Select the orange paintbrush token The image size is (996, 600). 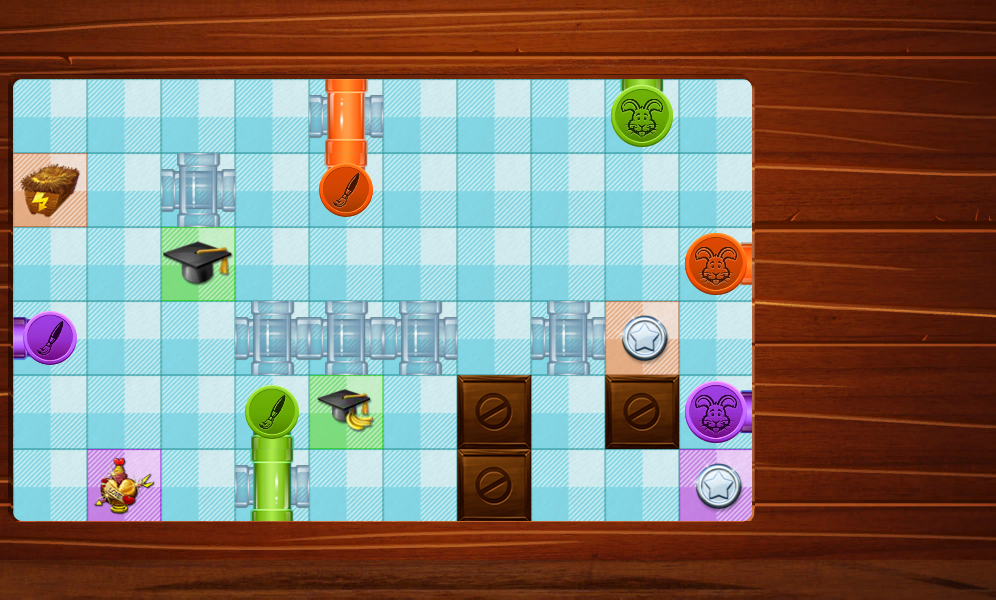pyautogui.click(x=346, y=190)
